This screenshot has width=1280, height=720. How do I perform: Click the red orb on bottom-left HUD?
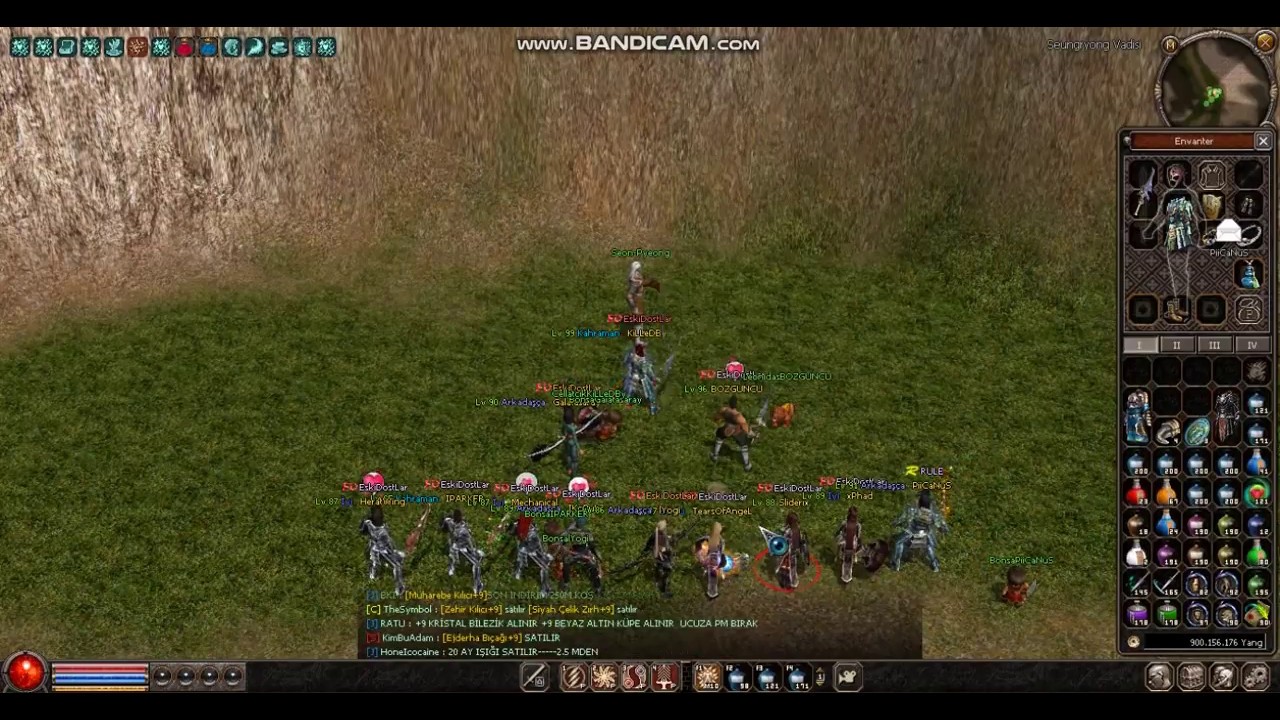tap(26, 674)
